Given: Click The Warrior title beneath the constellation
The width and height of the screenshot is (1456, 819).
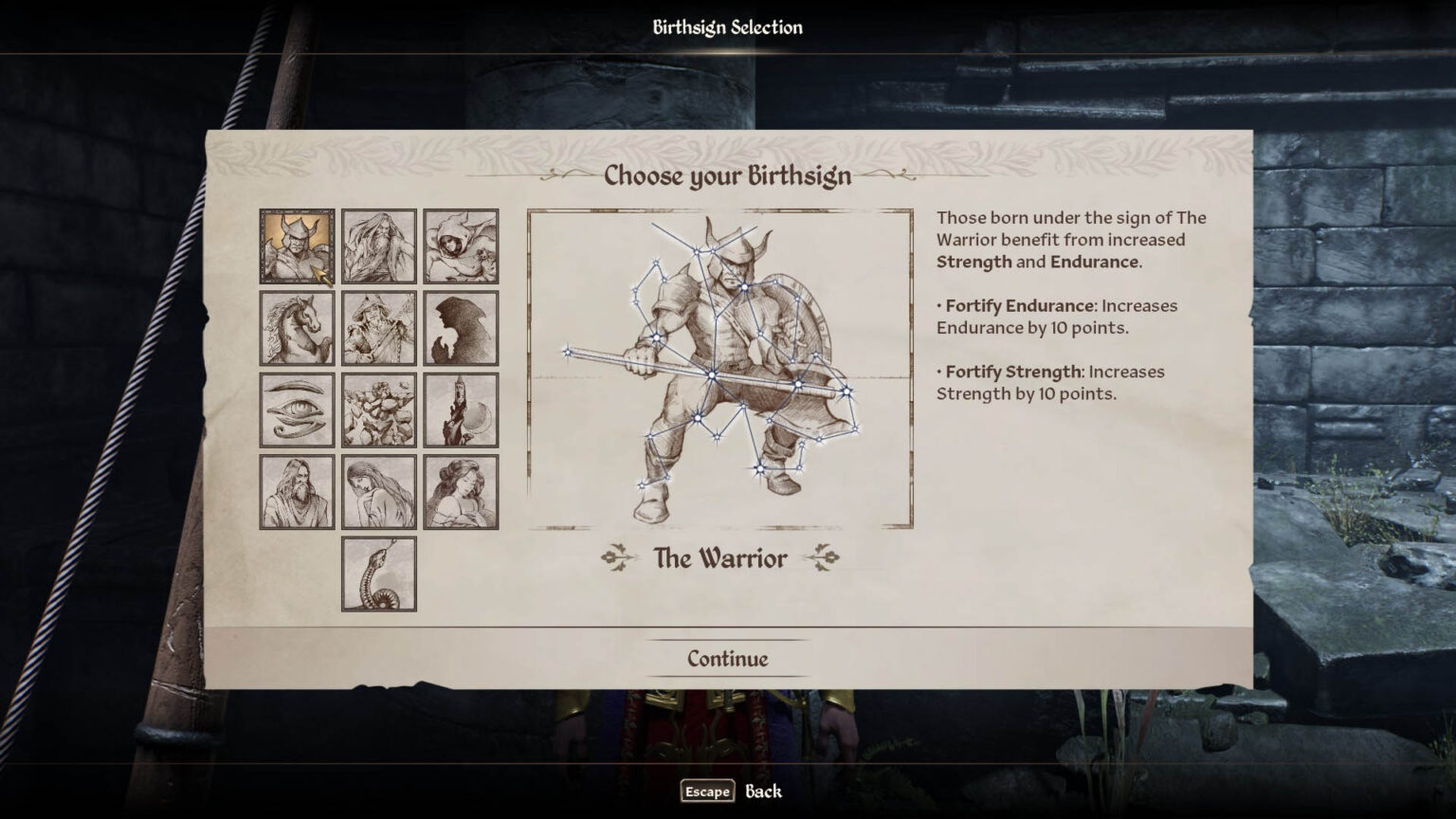Looking at the screenshot, I should pos(722,559).
